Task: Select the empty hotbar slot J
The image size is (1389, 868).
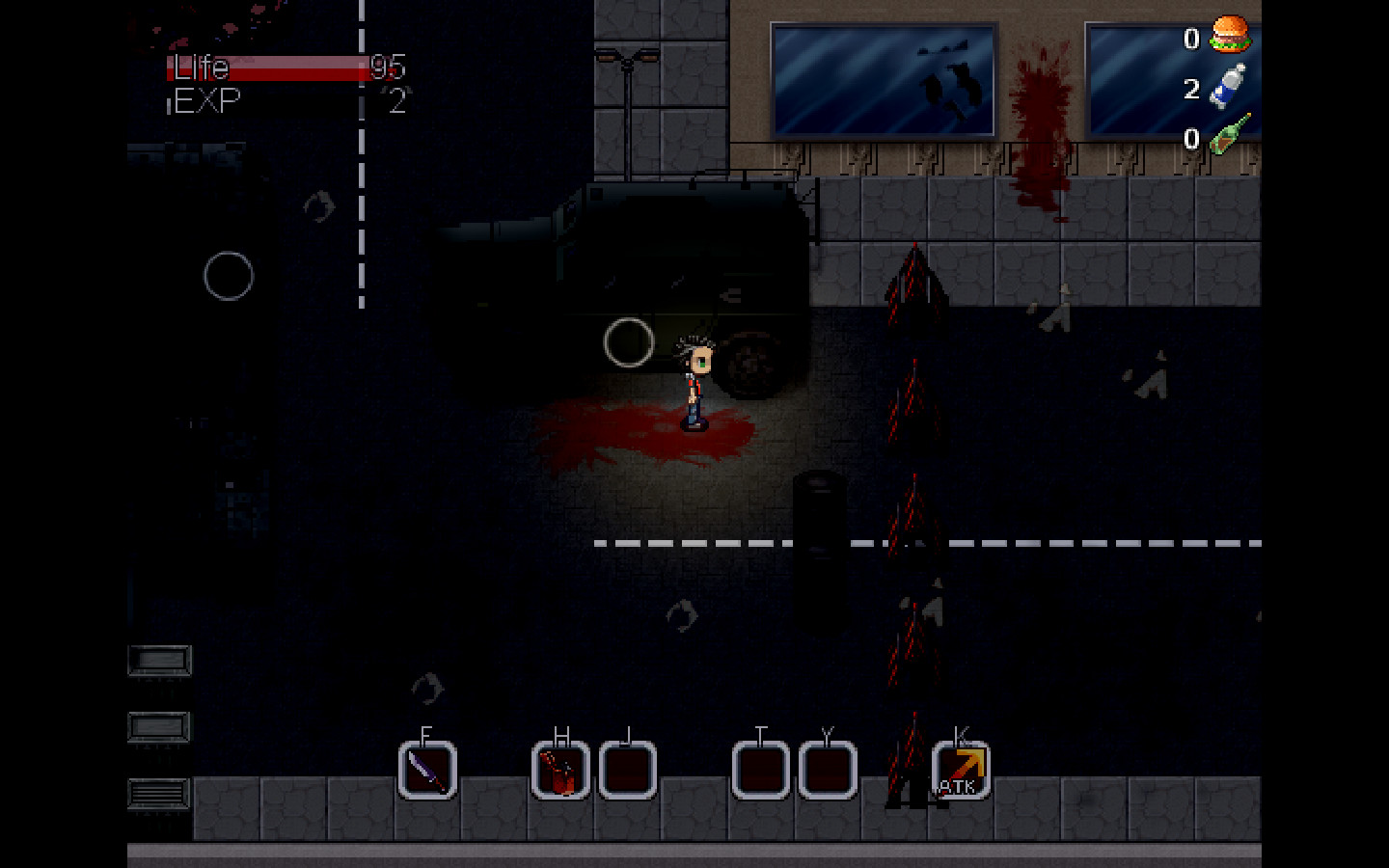Action: [x=627, y=772]
